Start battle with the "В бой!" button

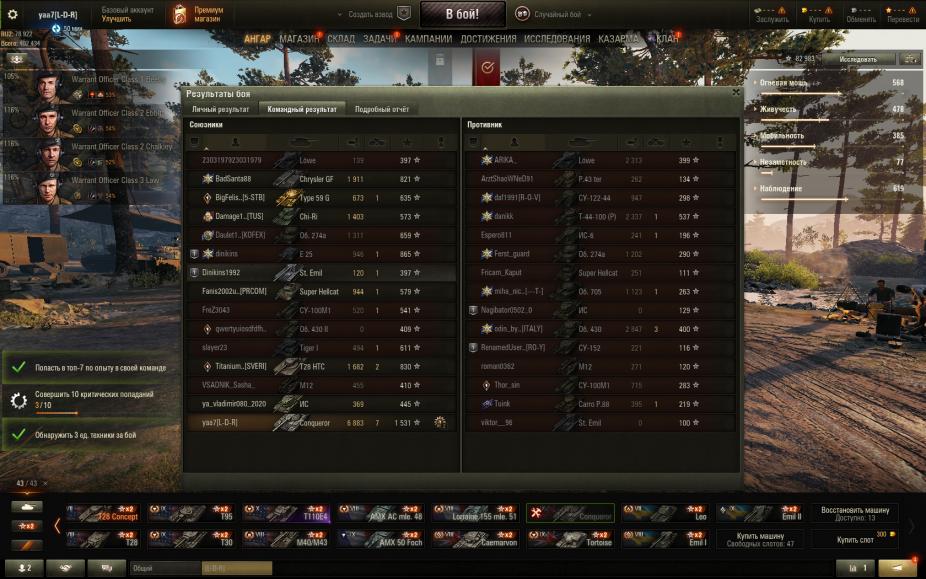(462, 14)
